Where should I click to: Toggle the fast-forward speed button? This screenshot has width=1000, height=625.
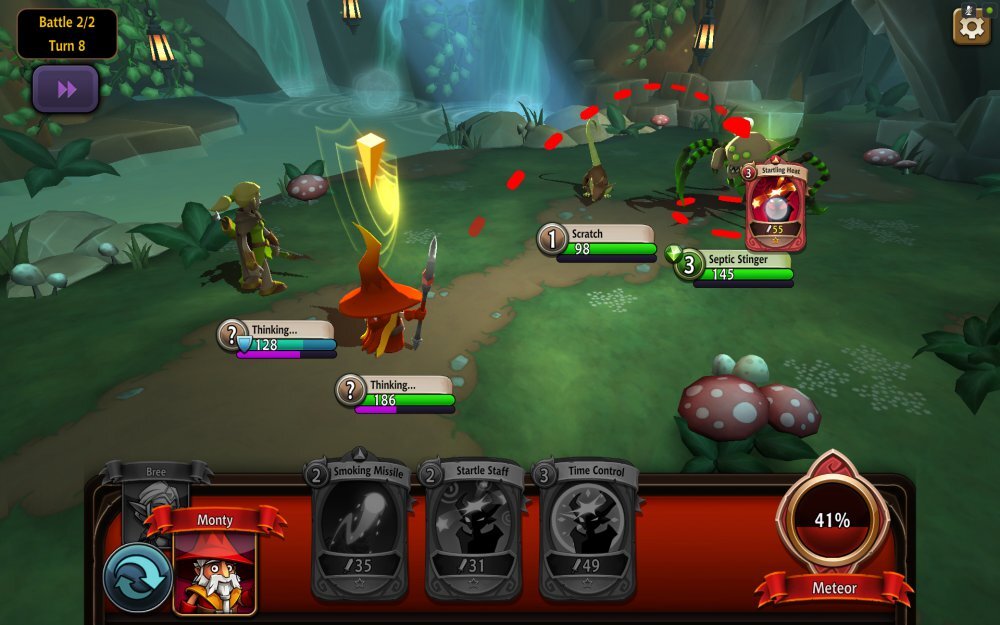(66, 90)
